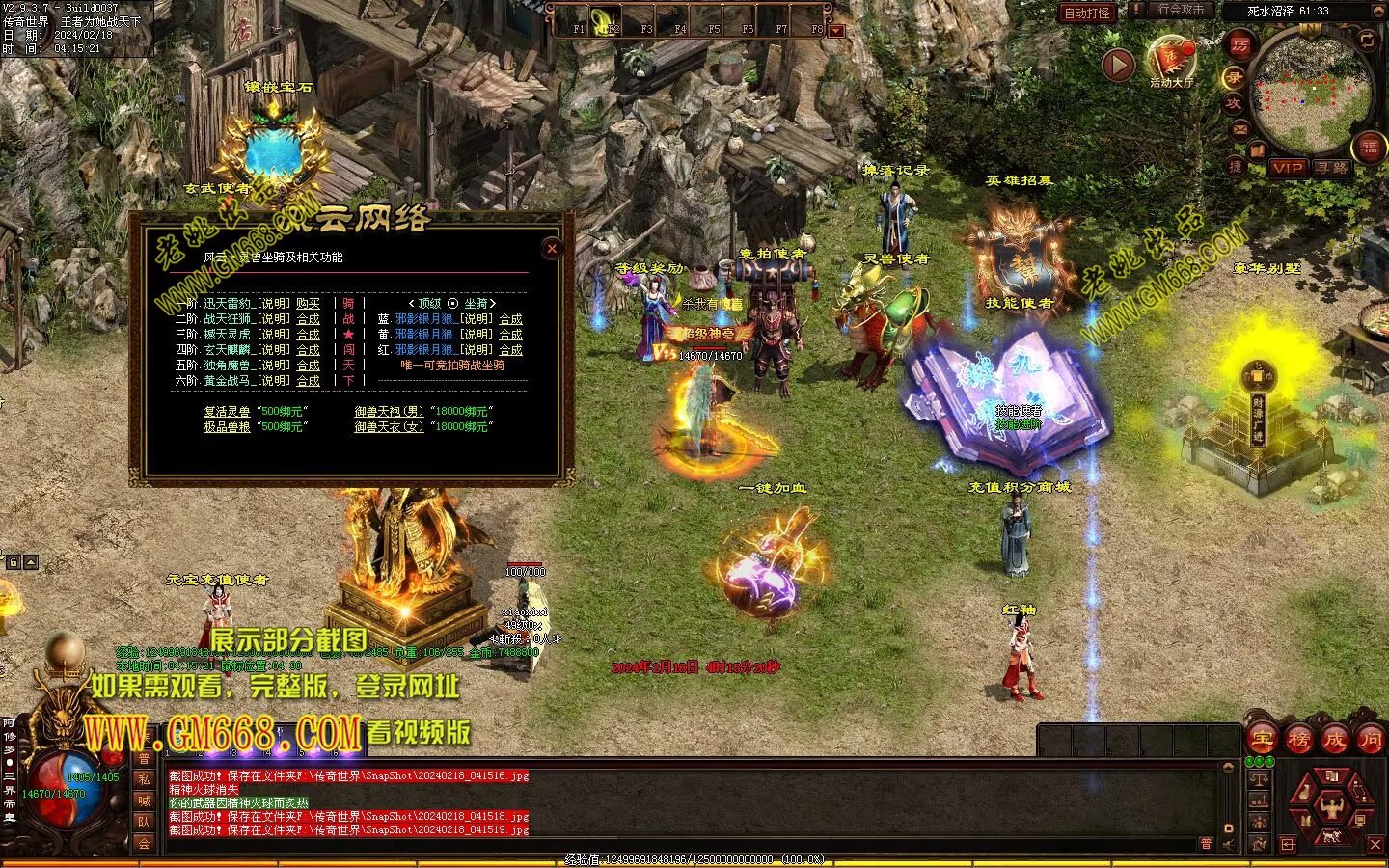Select the 复活灵兽 revive option
The width and height of the screenshot is (1389, 868).
pos(227,411)
